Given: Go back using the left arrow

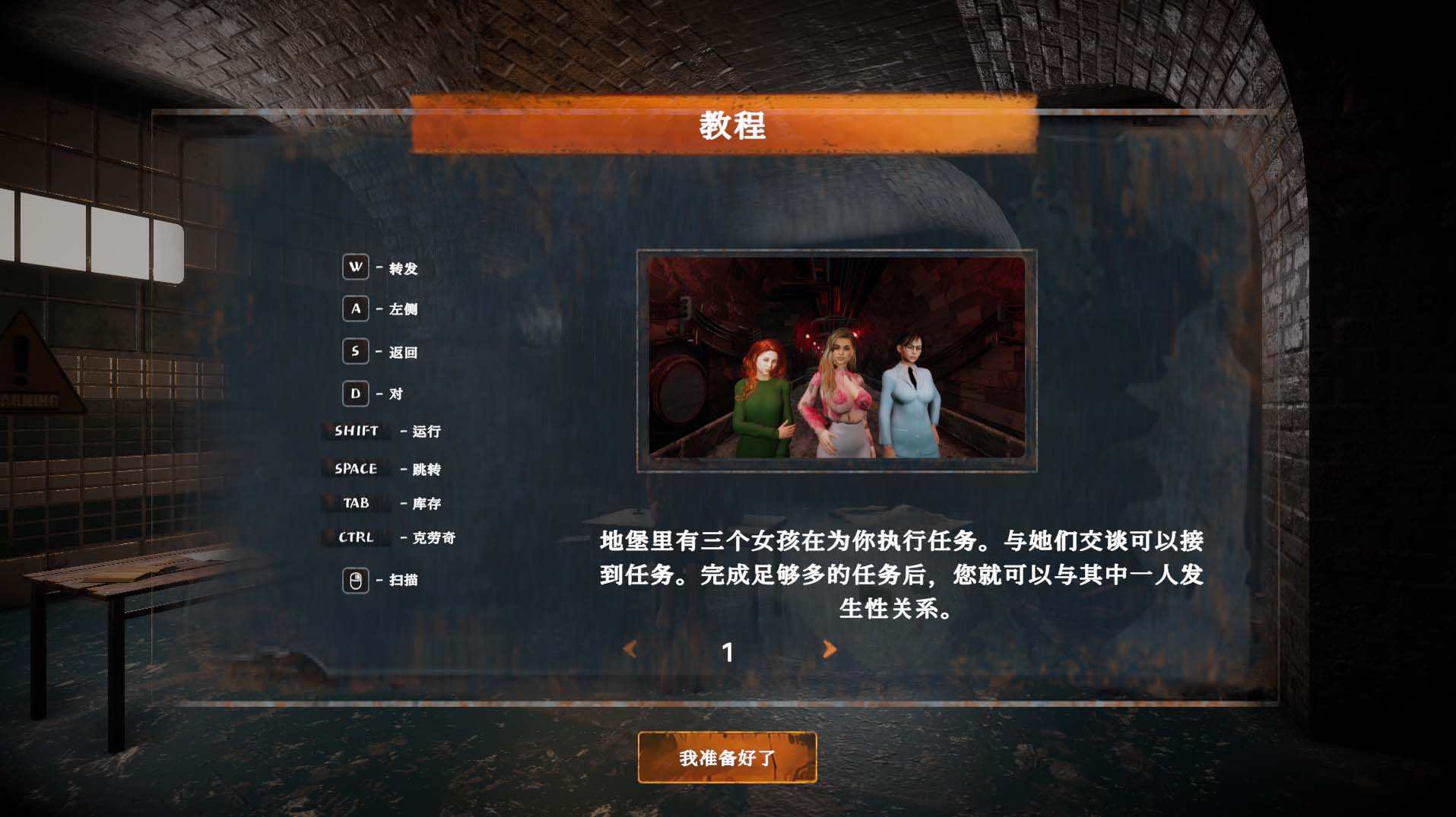Looking at the screenshot, I should [630, 649].
